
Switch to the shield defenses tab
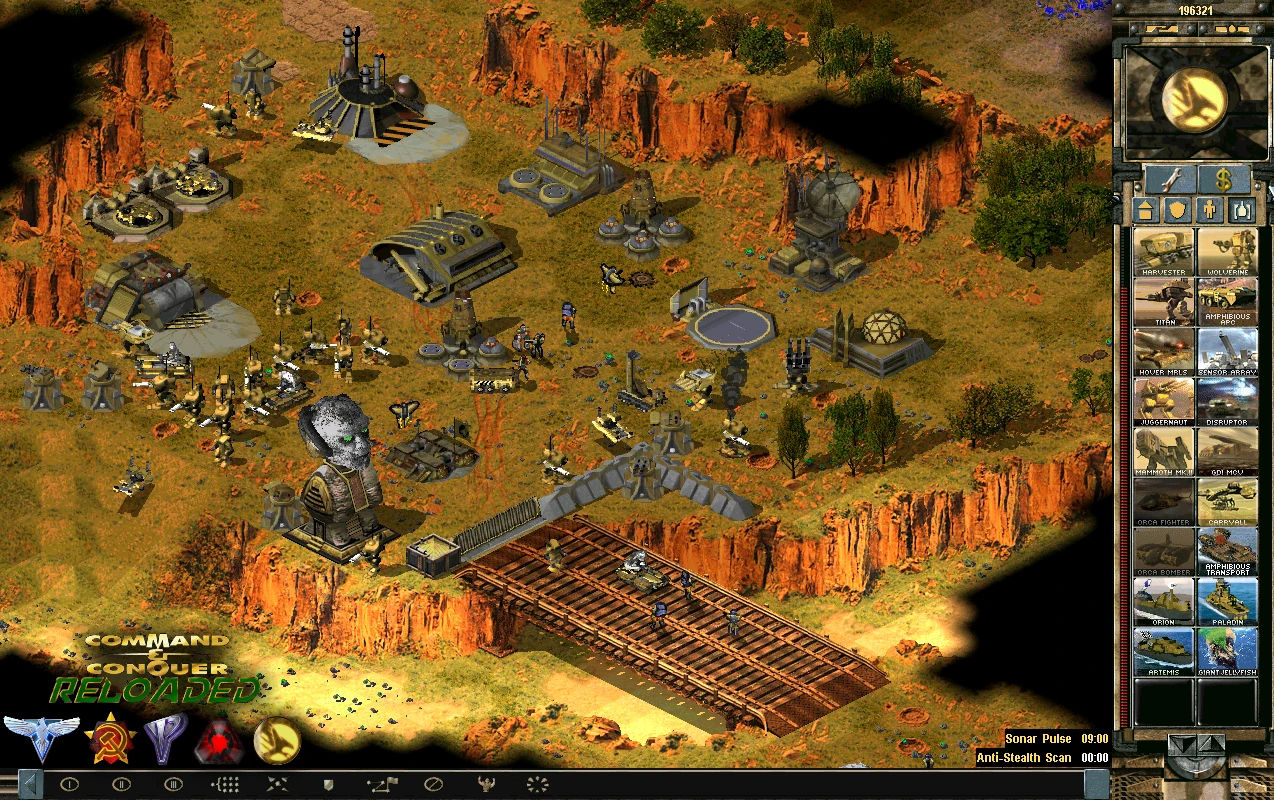click(1177, 211)
